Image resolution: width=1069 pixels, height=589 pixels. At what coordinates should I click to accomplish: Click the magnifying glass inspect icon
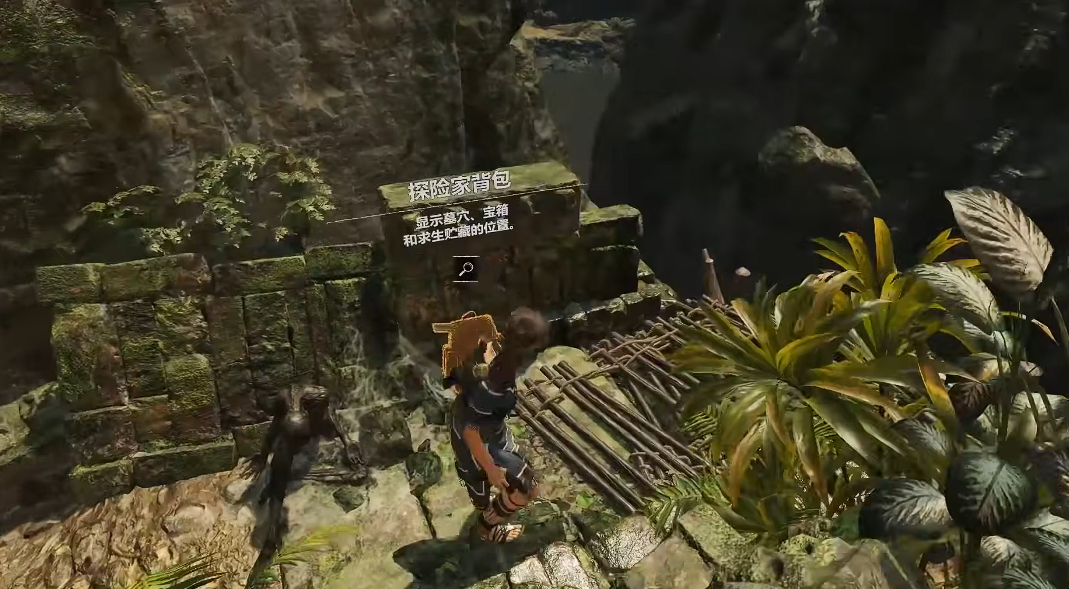pos(465,268)
